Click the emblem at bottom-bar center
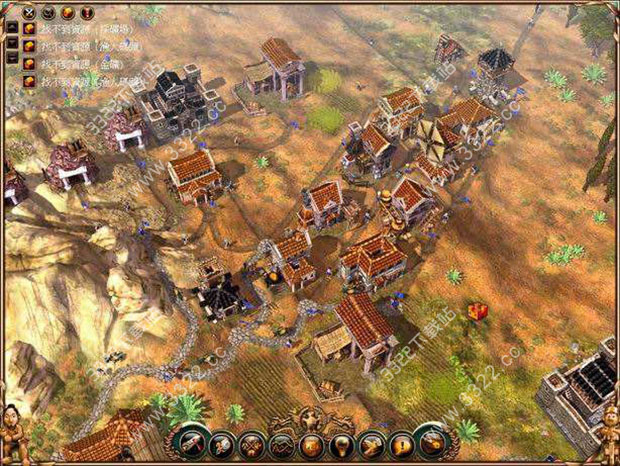The width and height of the screenshot is (620, 466). pyautogui.click(x=312, y=417)
